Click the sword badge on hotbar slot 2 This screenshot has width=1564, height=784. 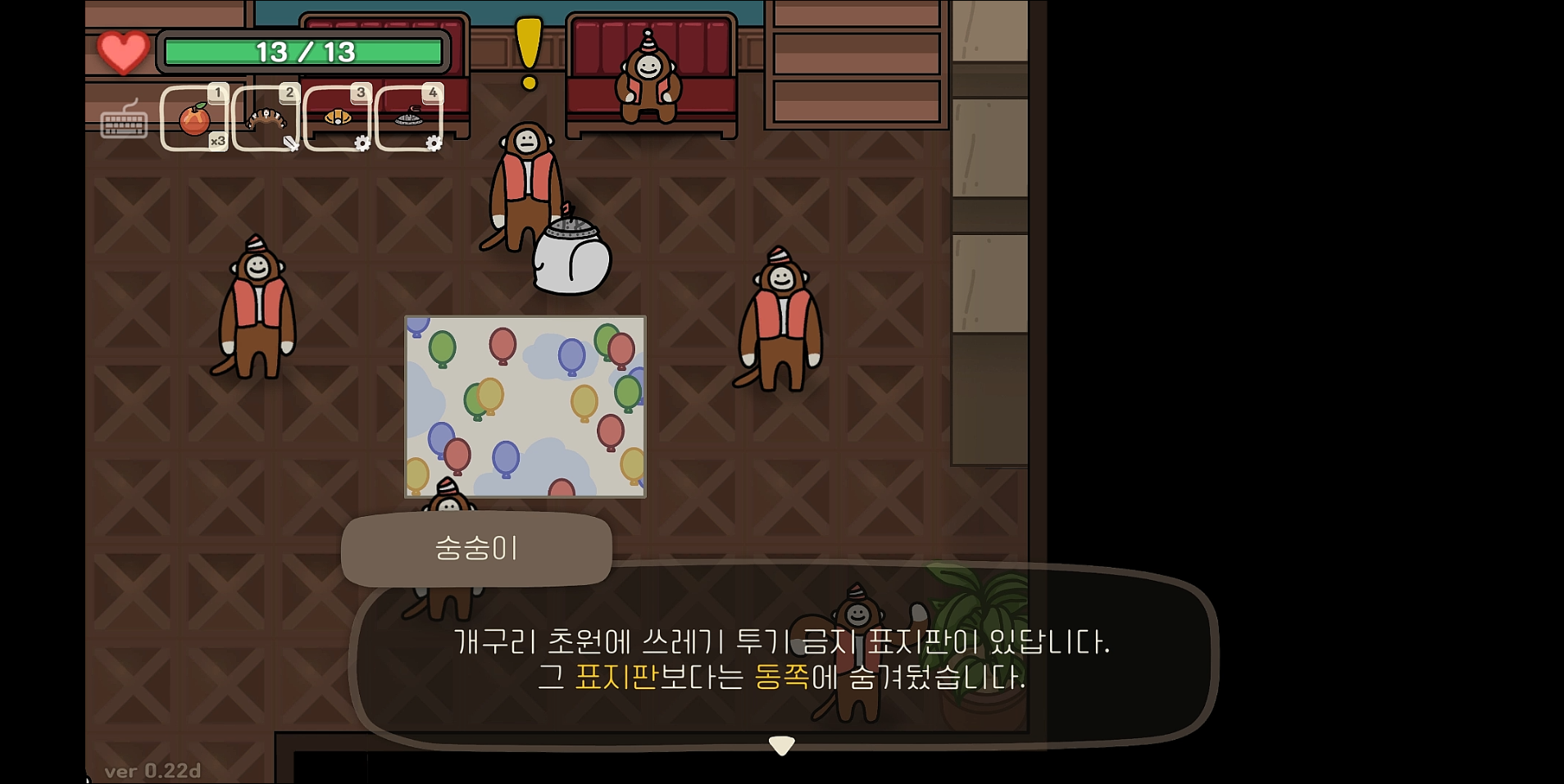pyautogui.click(x=290, y=143)
